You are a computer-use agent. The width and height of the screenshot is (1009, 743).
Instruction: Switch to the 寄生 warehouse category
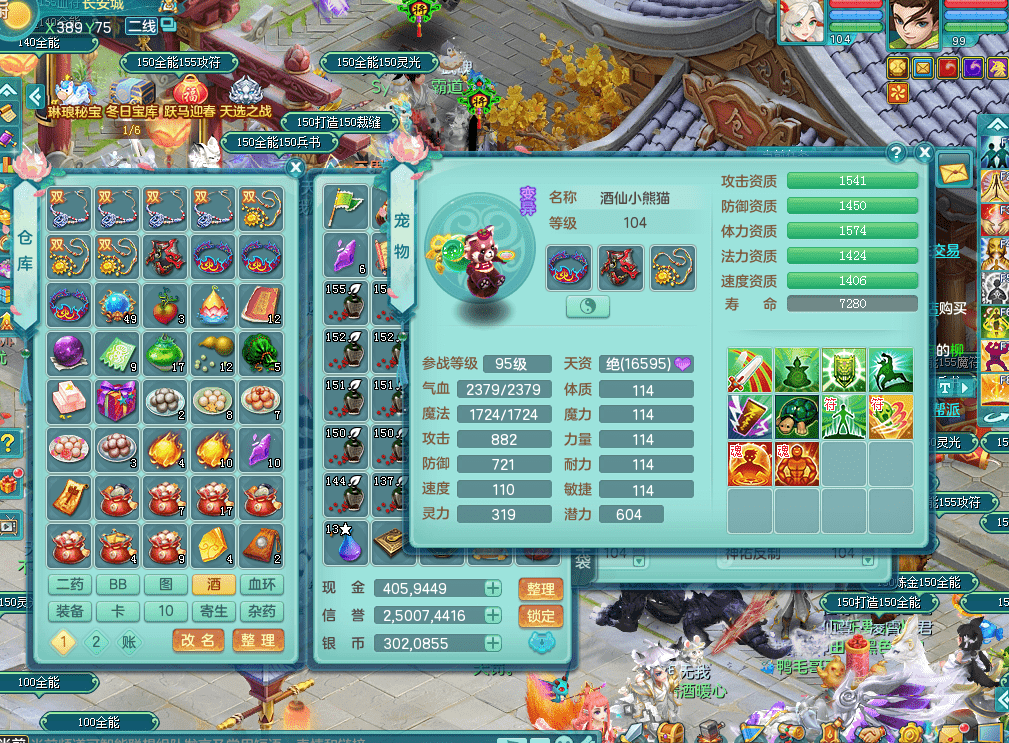[215, 611]
